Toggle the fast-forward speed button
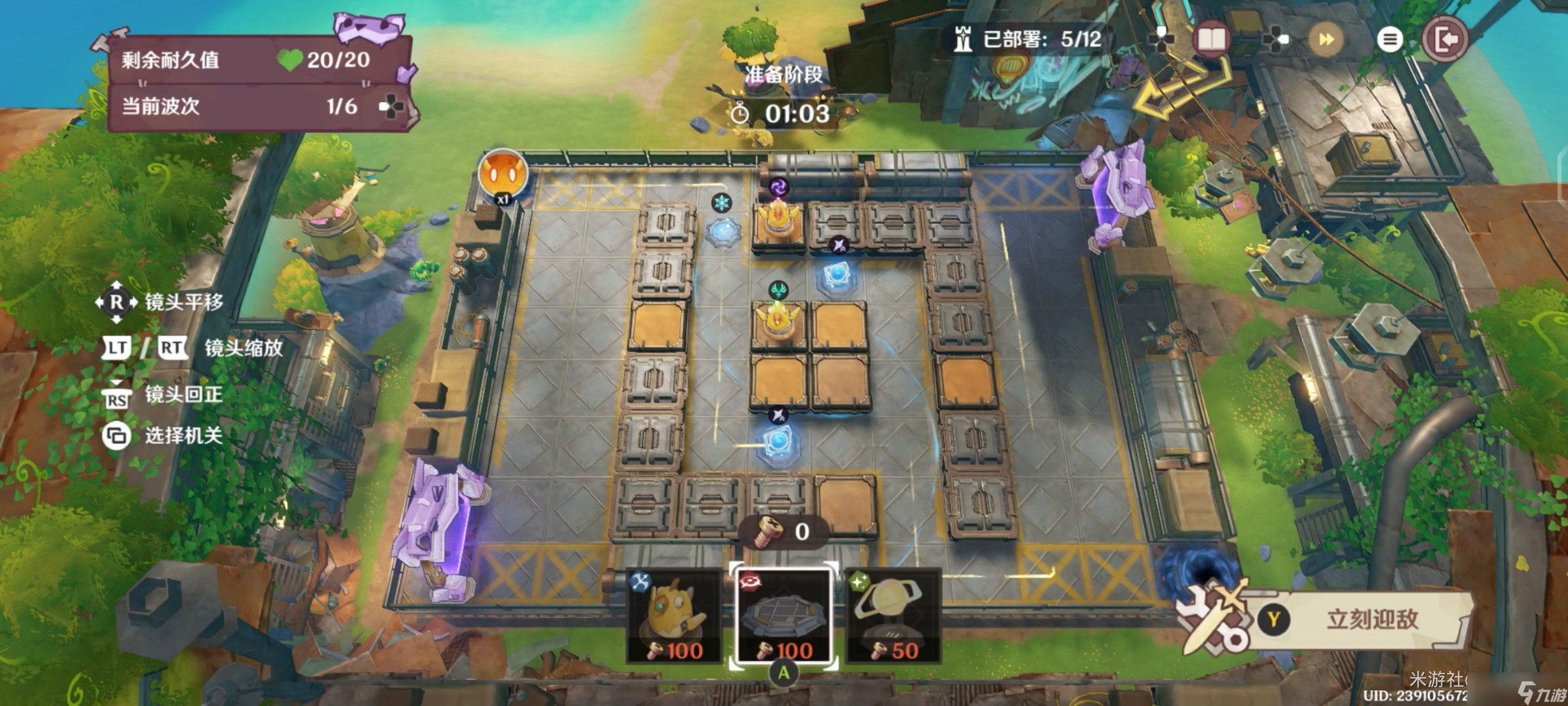1568x706 pixels. click(1326, 40)
